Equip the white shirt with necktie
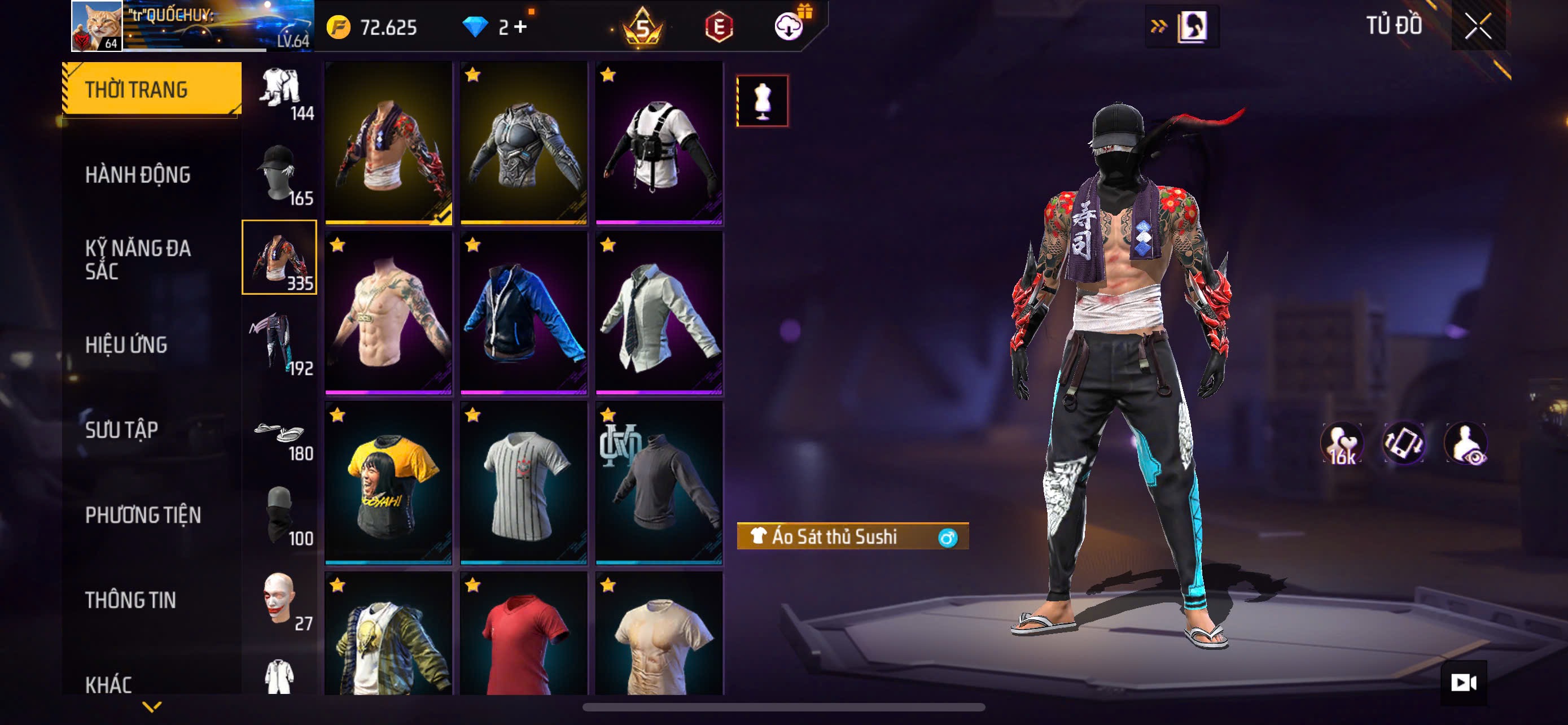The width and height of the screenshot is (1568, 725). coord(659,312)
